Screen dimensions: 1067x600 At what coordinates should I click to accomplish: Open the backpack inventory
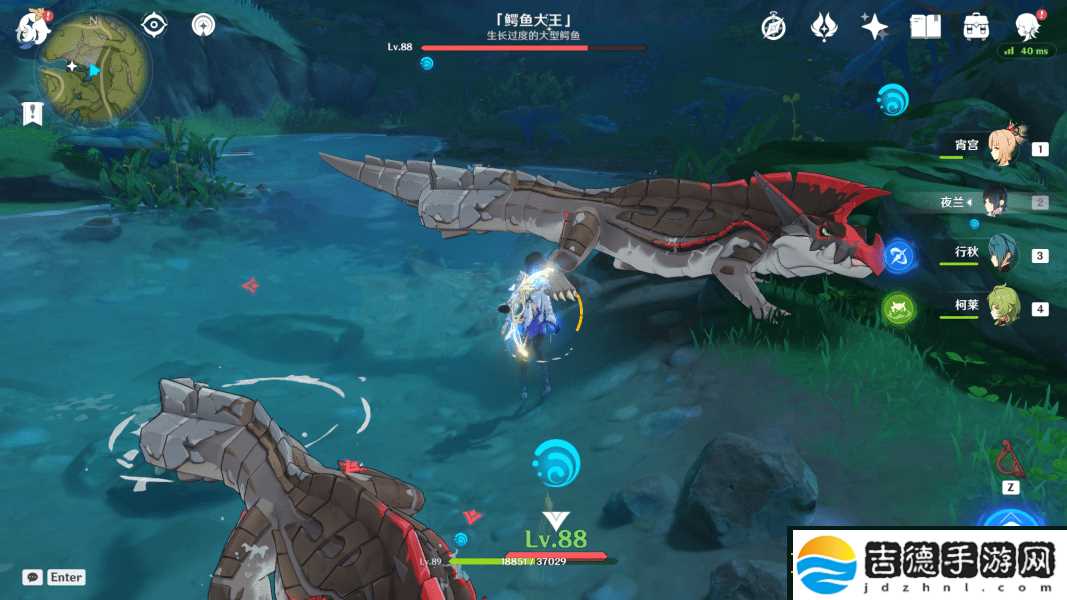(976, 27)
